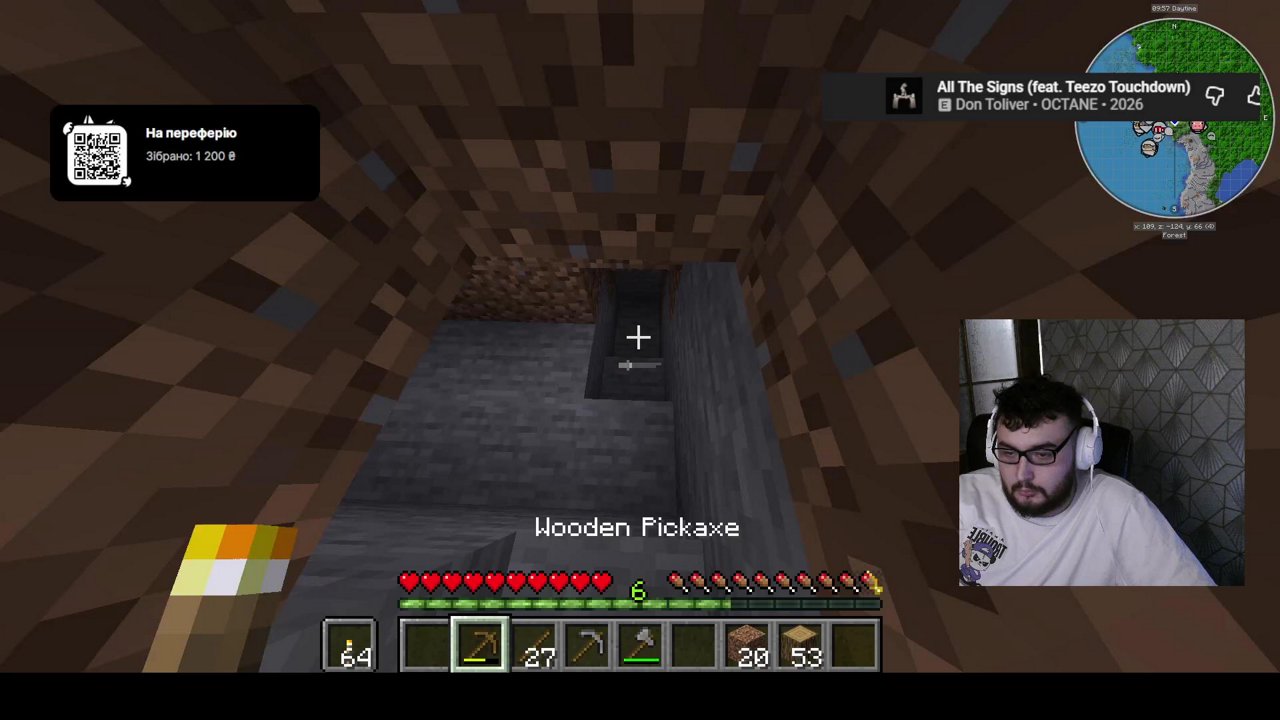Select the stone axe with green durability

pos(640,645)
